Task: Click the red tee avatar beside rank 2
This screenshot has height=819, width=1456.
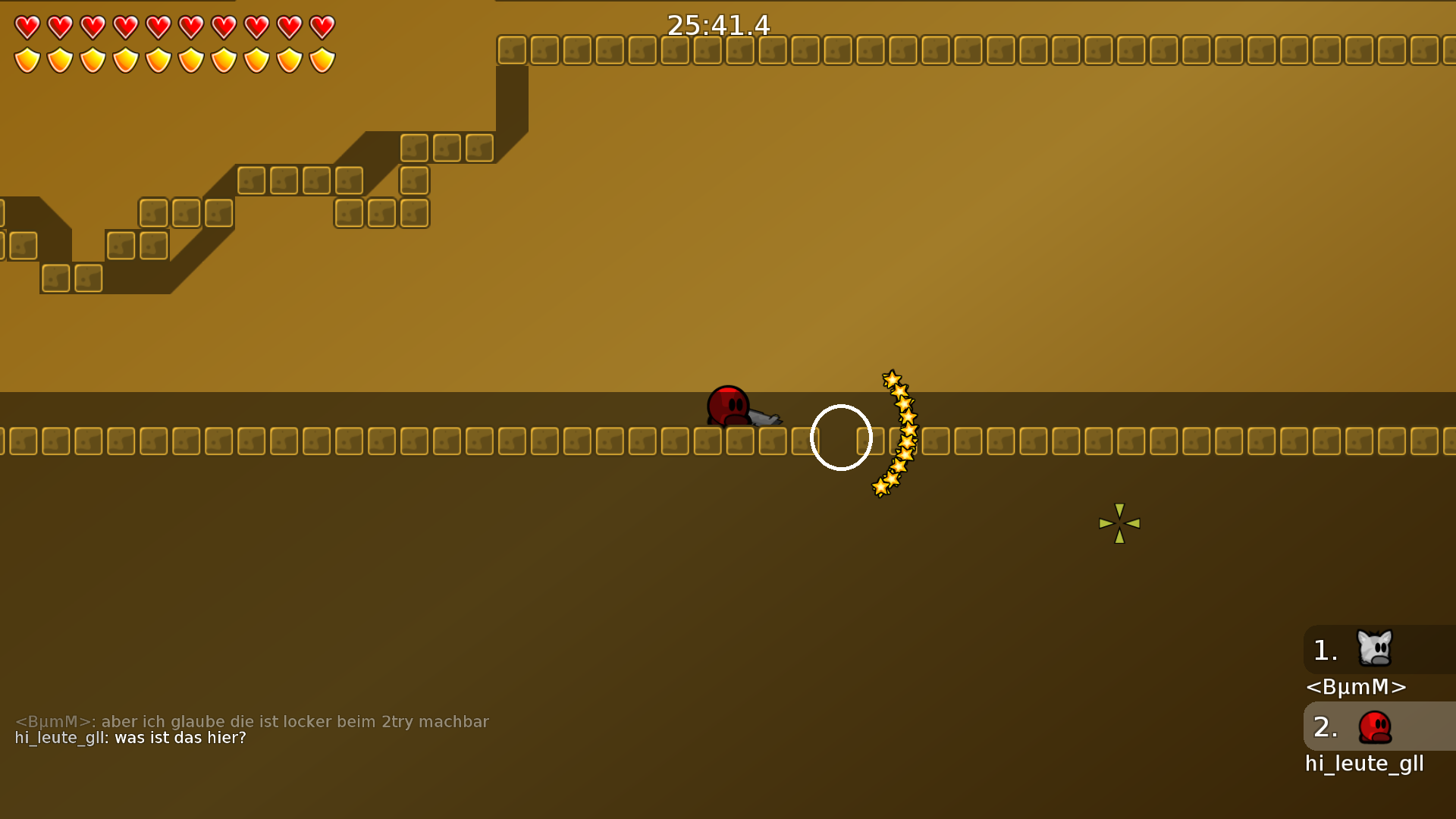Action: tap(1376, 726)
